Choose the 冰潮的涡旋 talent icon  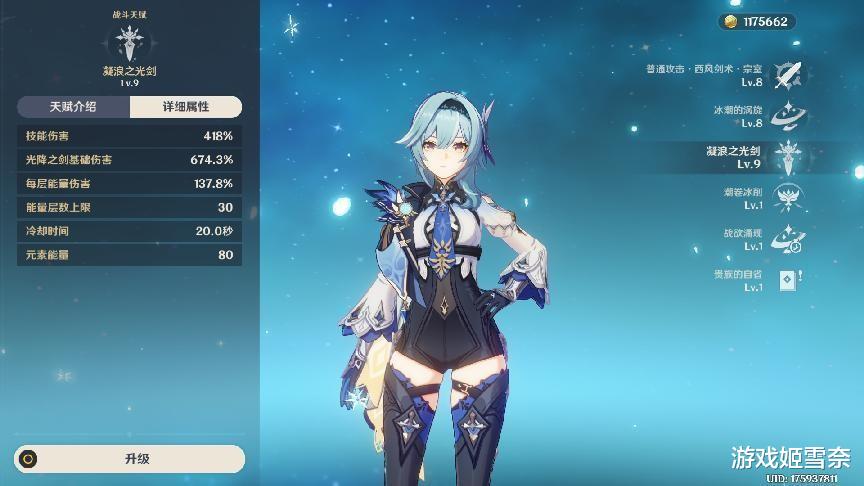click(x=789, y=116)
